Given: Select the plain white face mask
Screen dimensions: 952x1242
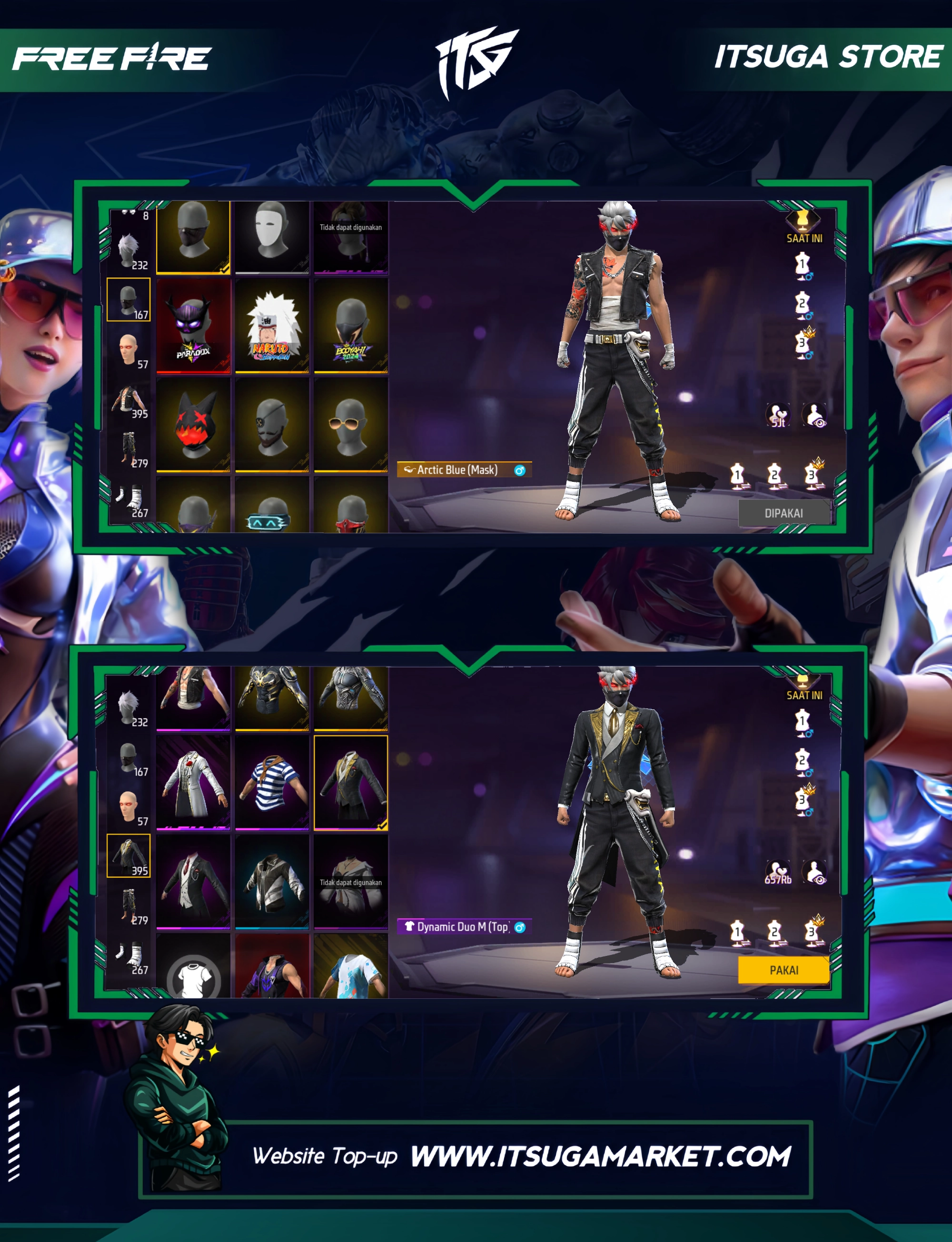Looking at the screenshot, I should pos(272,237).
